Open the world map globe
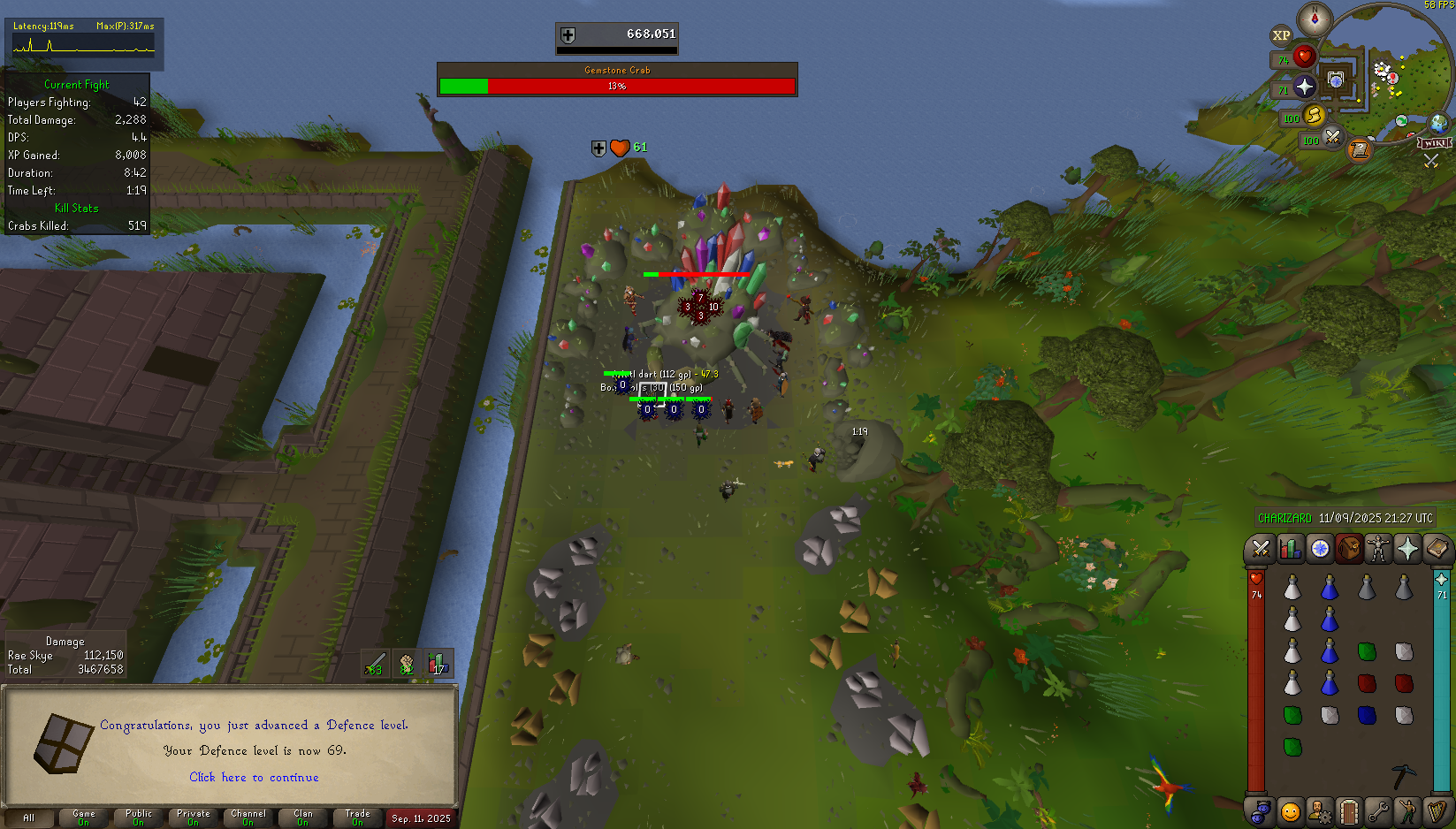 coord(1438,123)
